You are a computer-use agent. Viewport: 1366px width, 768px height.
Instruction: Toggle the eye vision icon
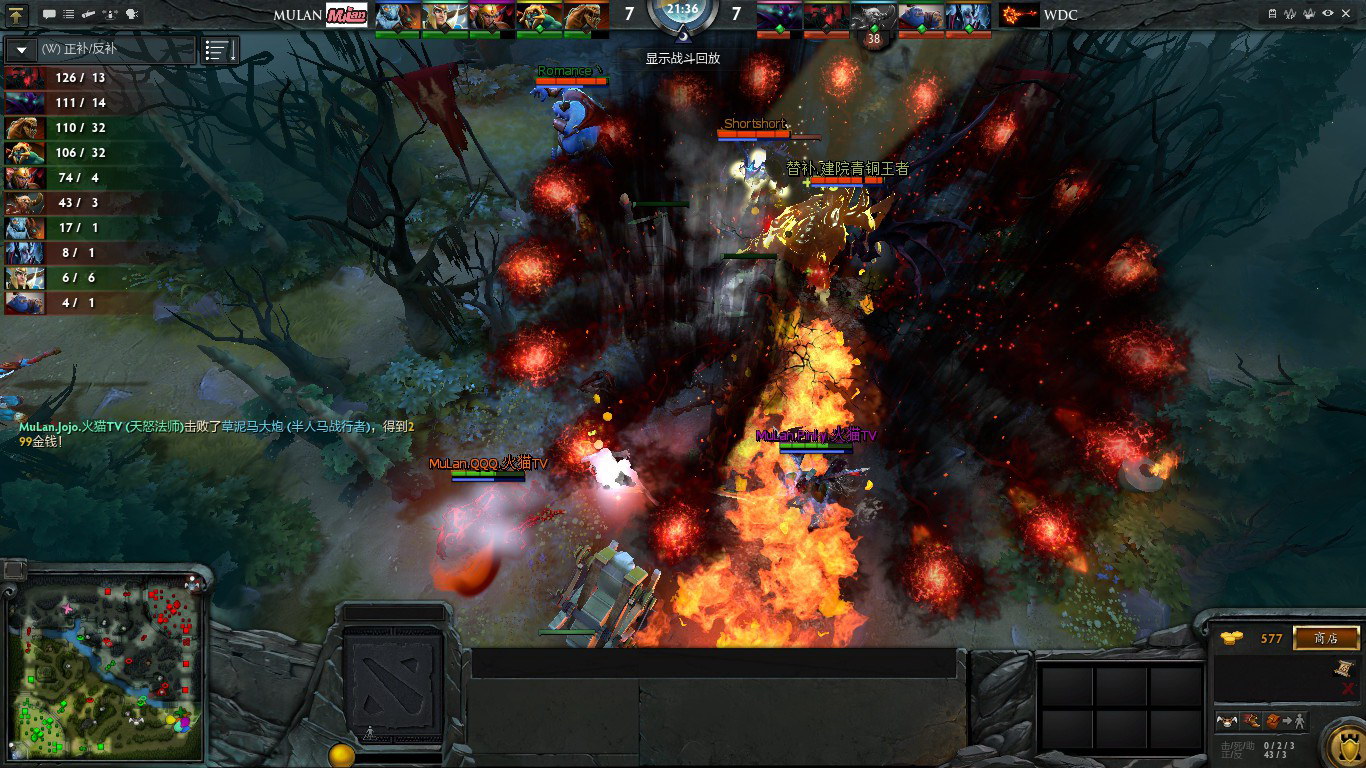pos(1328,14)
